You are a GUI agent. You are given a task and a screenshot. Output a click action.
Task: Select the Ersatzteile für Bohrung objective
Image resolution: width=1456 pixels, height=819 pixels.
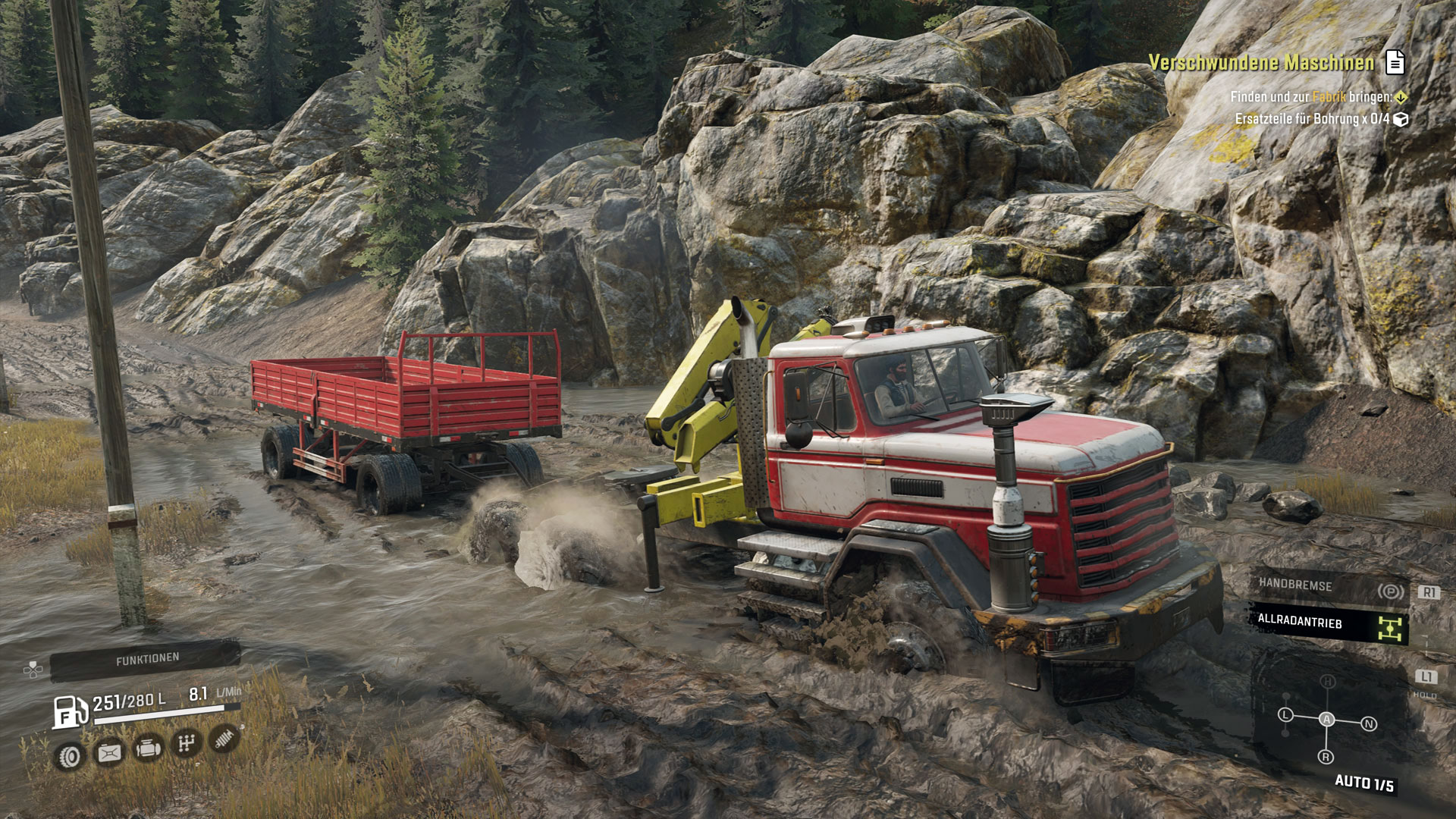click(x=1312, y=119)
